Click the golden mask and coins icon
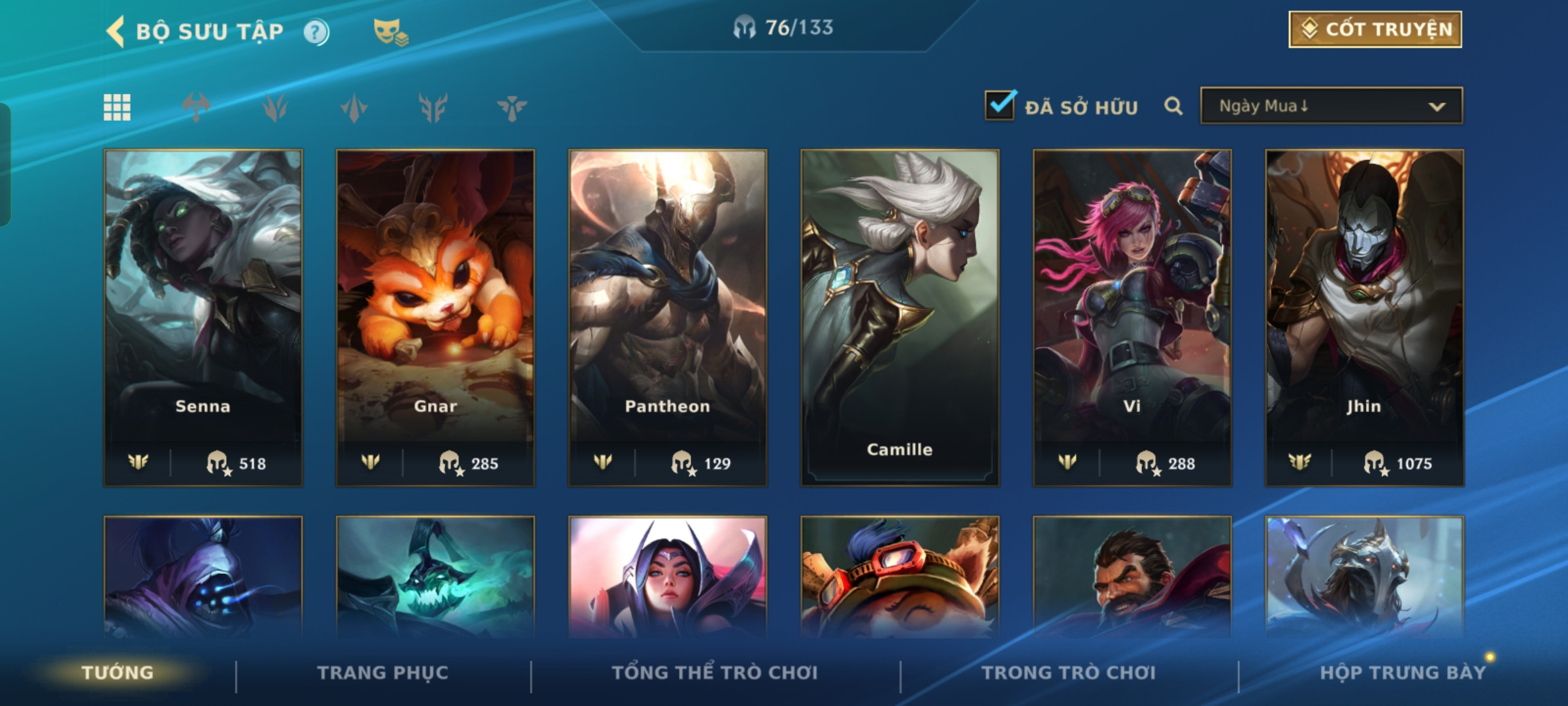The width and height of the screenshot is (1568, 706). pos(390,32)
